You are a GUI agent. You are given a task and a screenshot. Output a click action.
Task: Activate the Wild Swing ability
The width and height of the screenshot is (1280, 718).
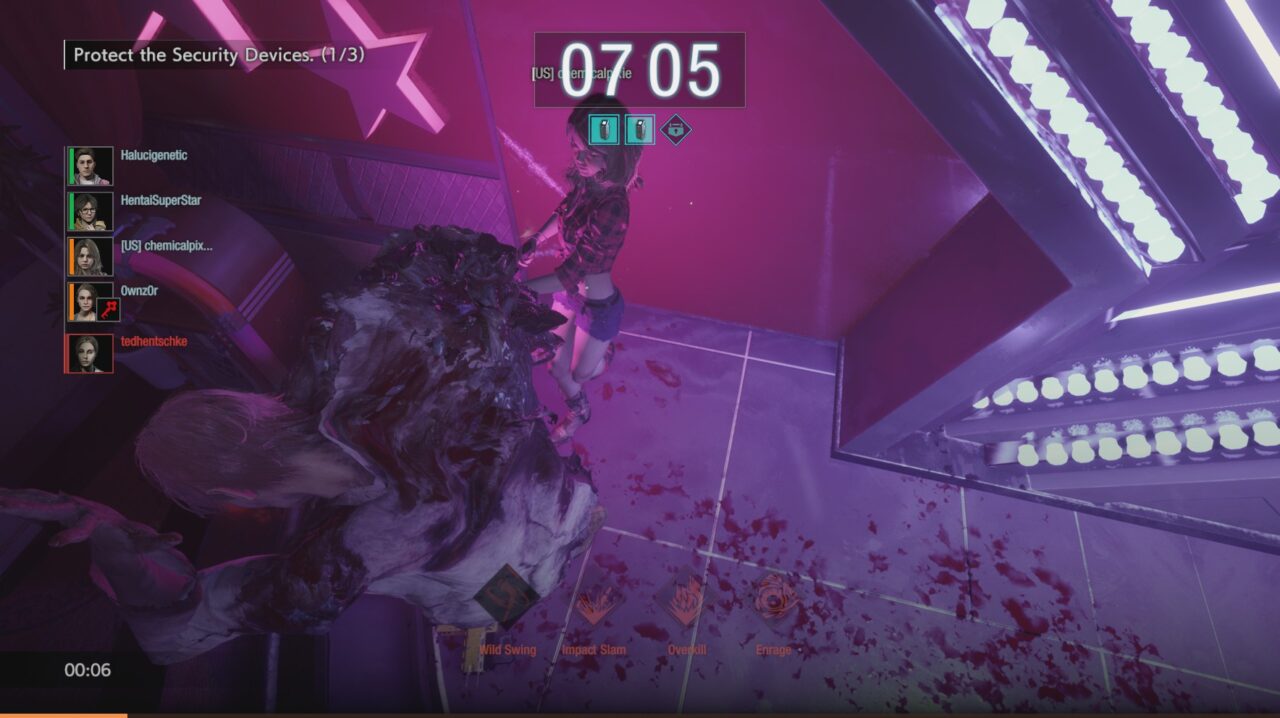(507, 598)
